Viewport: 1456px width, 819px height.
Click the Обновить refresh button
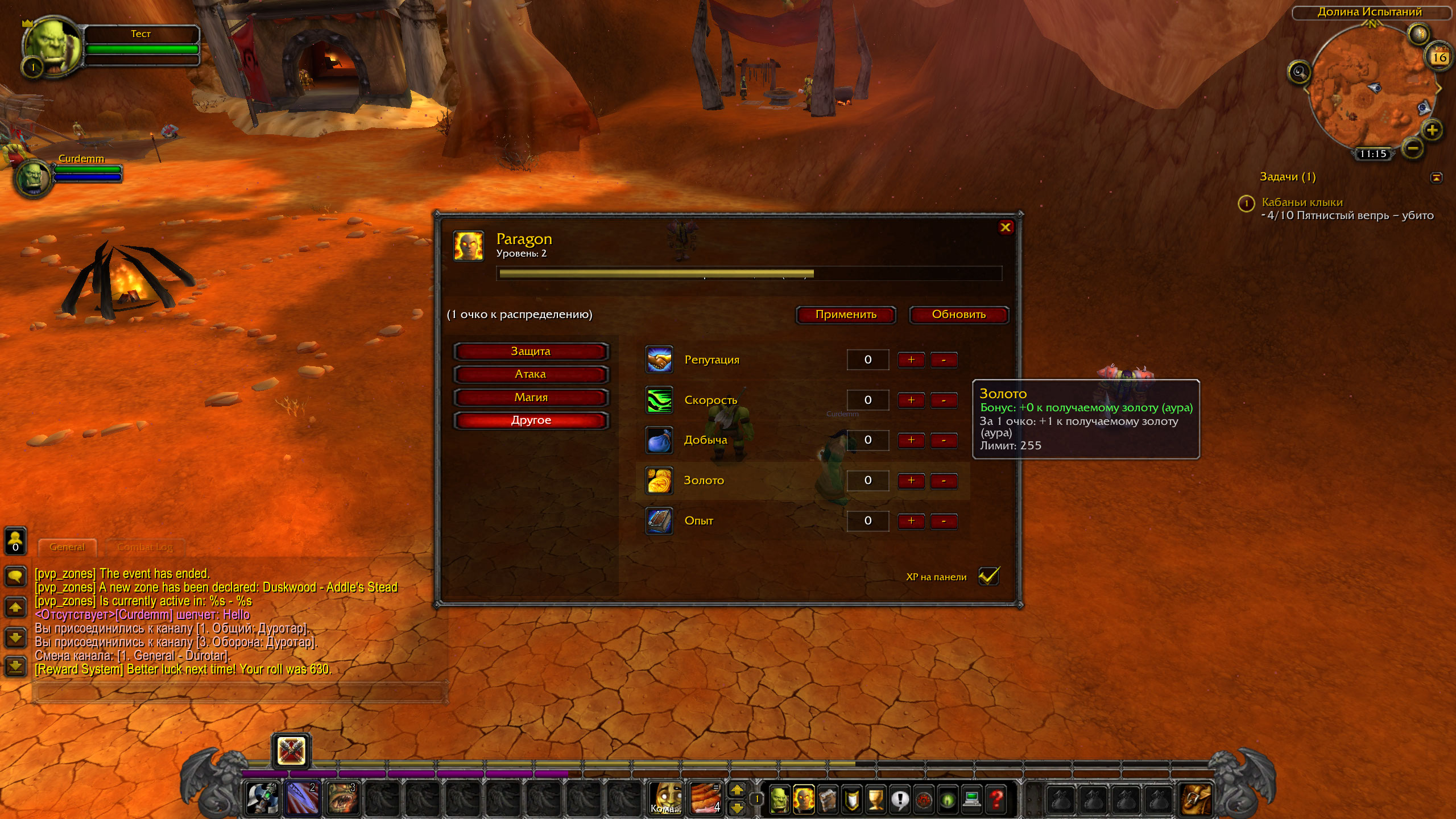click(x=958, y=315)
